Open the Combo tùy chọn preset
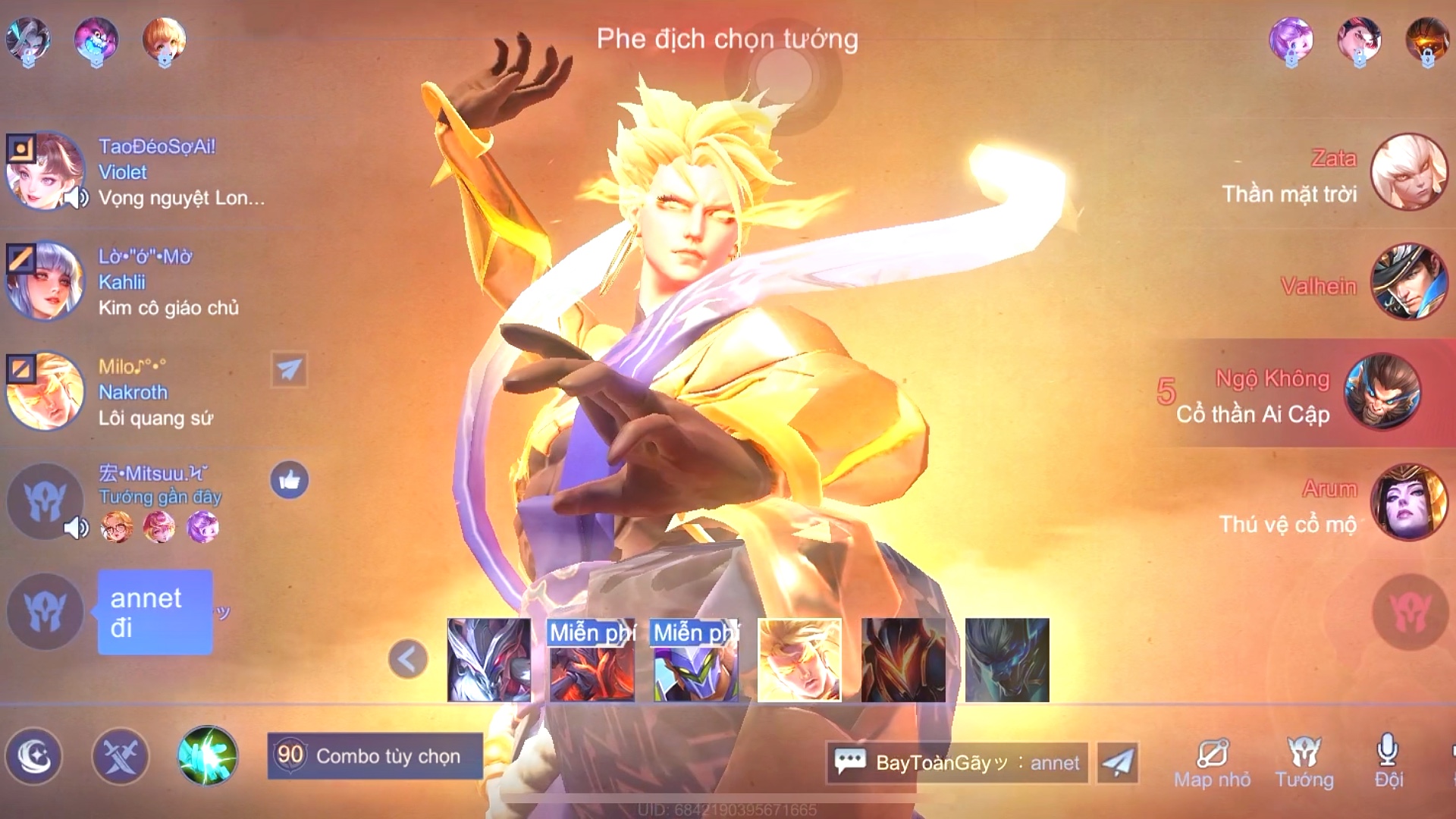The image size is (1456, 819). click(375, 756)
